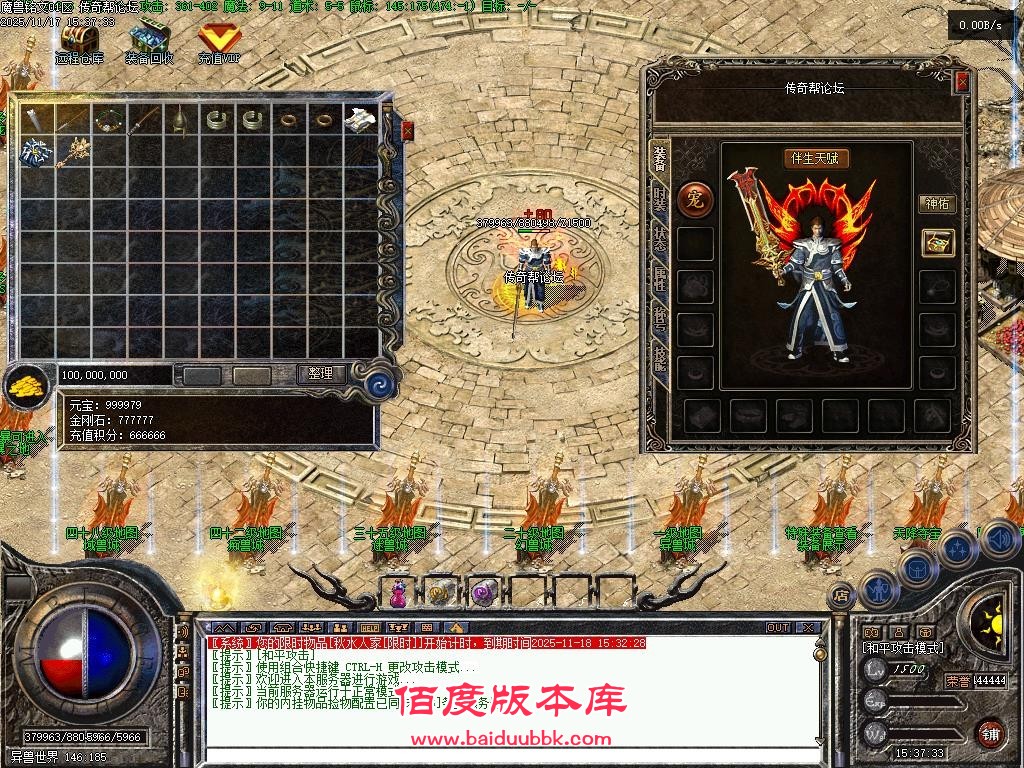Open the 装备回收 equipment recycling icon

point(149,40)
